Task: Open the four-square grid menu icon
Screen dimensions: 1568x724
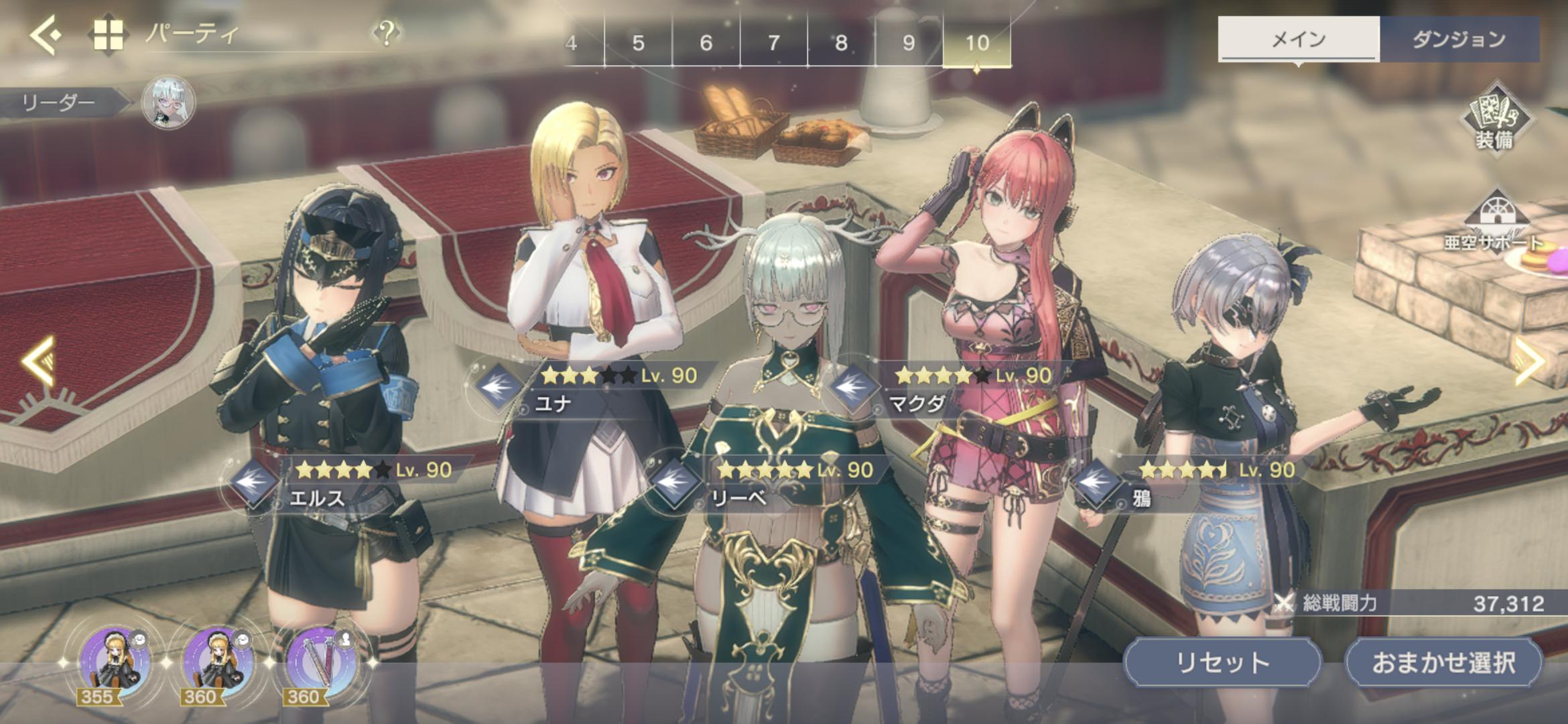Action: tap(109, 35)
